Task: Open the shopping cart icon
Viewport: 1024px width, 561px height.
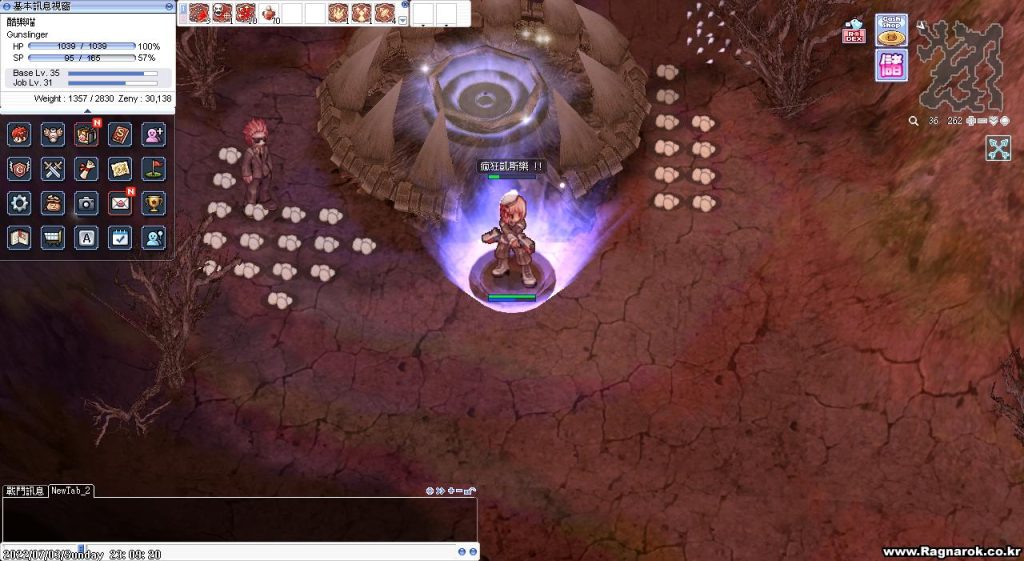Action: point(53,237)
